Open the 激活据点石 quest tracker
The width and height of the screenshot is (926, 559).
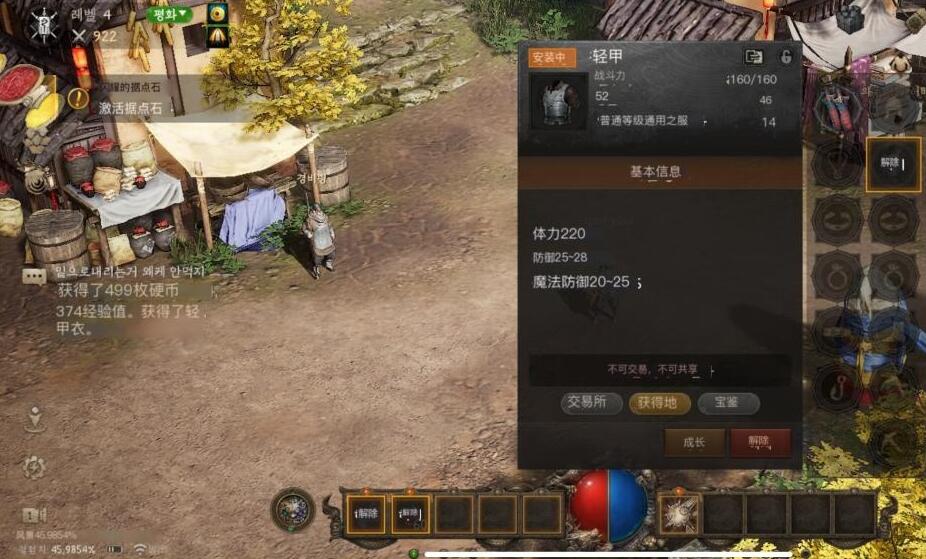pos(130,107)
